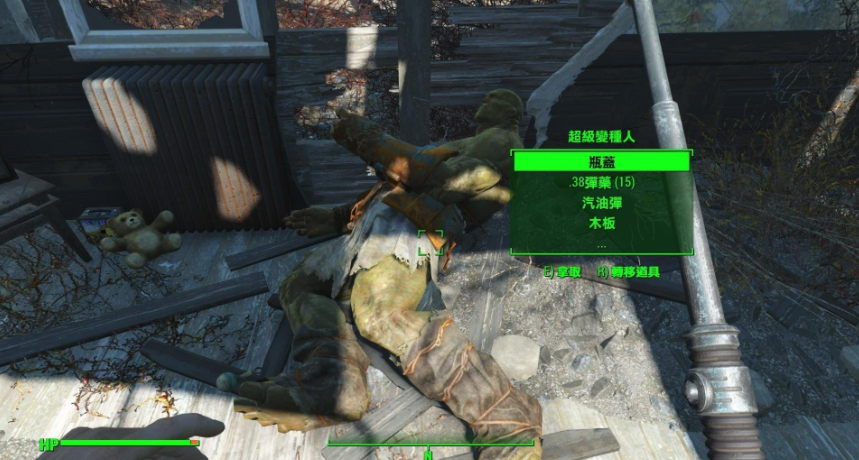Select the 瓶蓋 loot entry
Viewport: 859px width, 460px height.
(x=600, y=161)
